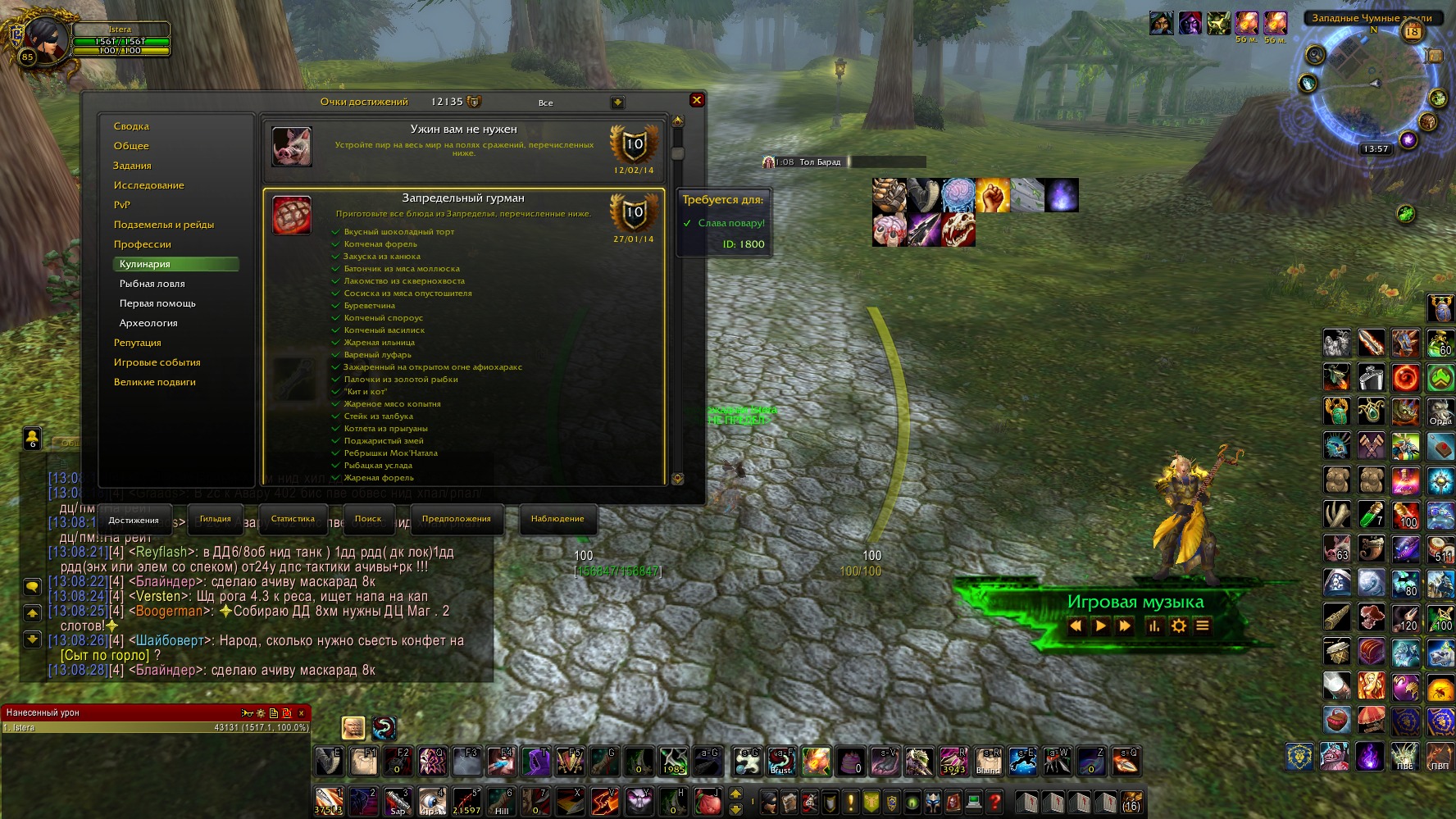Viewport: 1456px width, 819px height.
Task: Select the Рыбная ловля subcategory
Action: 152,284
